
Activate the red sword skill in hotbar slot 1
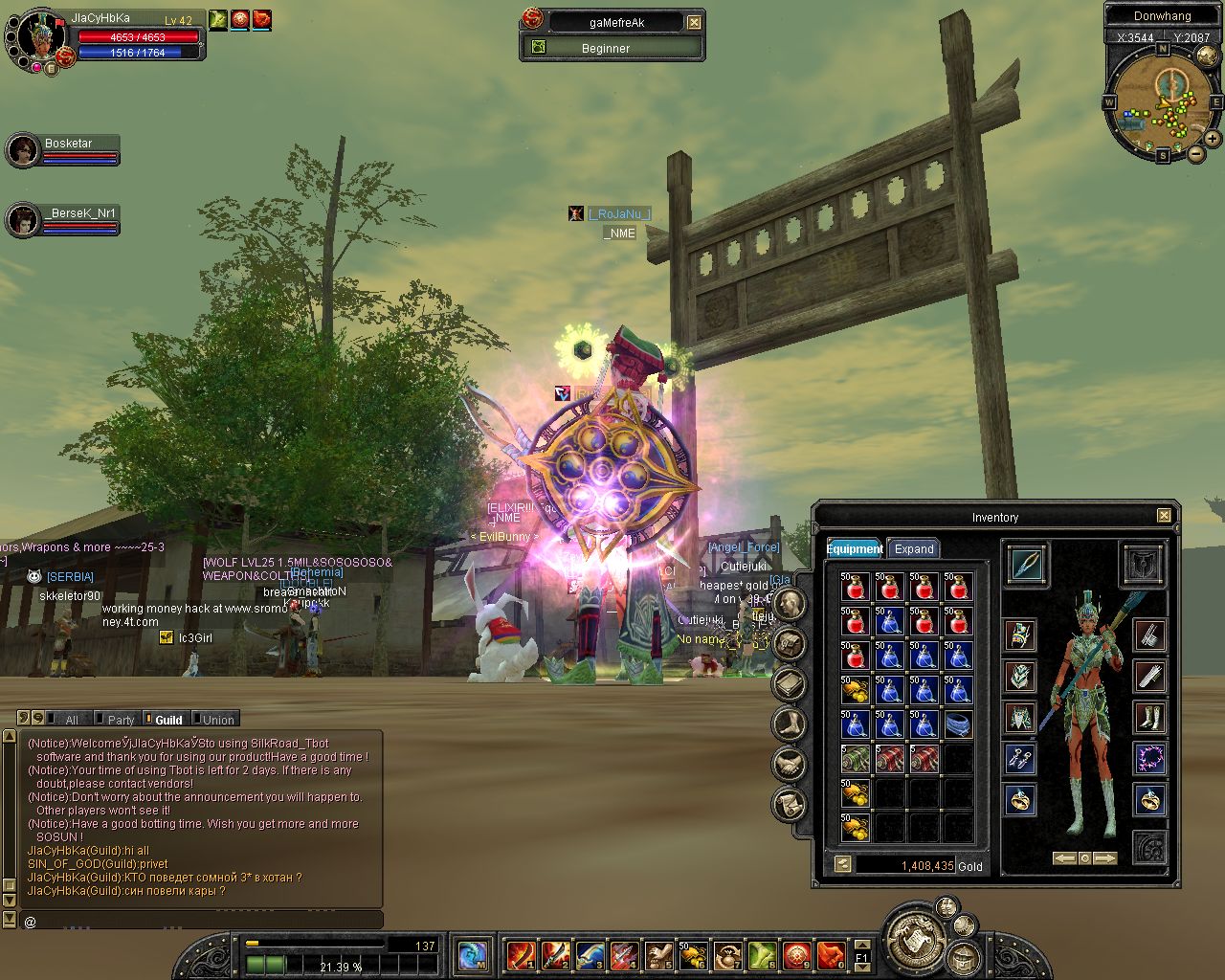click(522, 955)
